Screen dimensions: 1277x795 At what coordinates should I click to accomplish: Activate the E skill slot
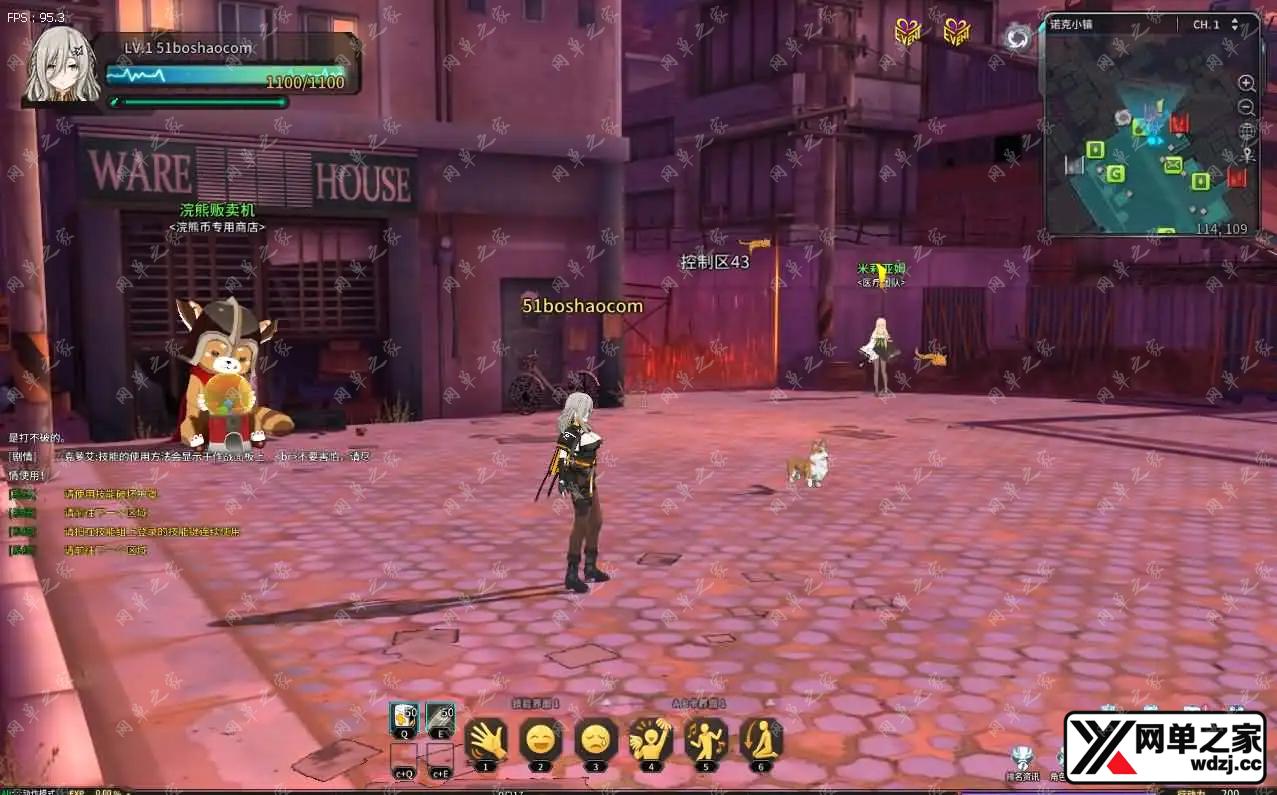[440, 719]
